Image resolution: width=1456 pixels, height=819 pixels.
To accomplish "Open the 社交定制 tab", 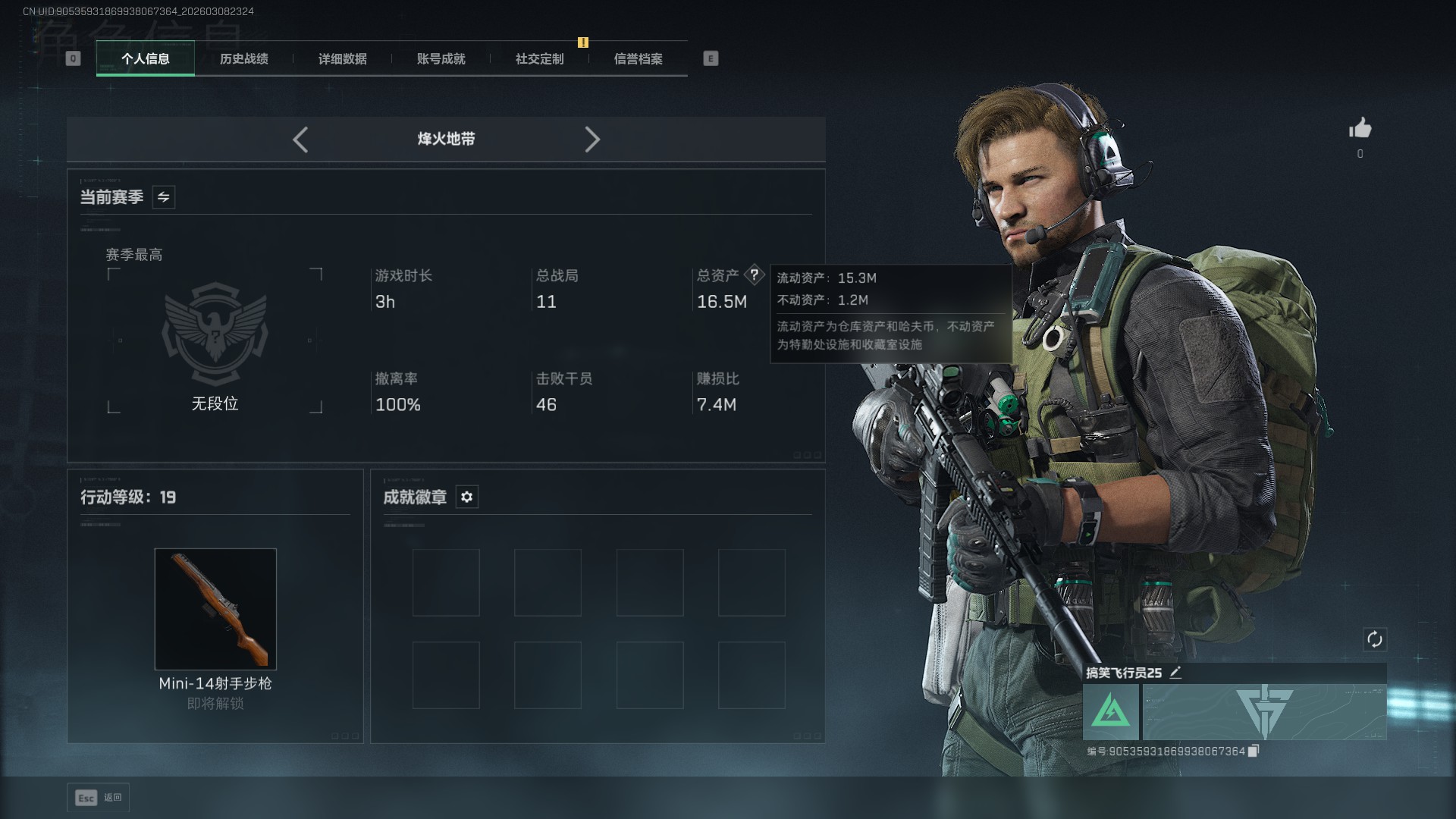I will point(539,58).
